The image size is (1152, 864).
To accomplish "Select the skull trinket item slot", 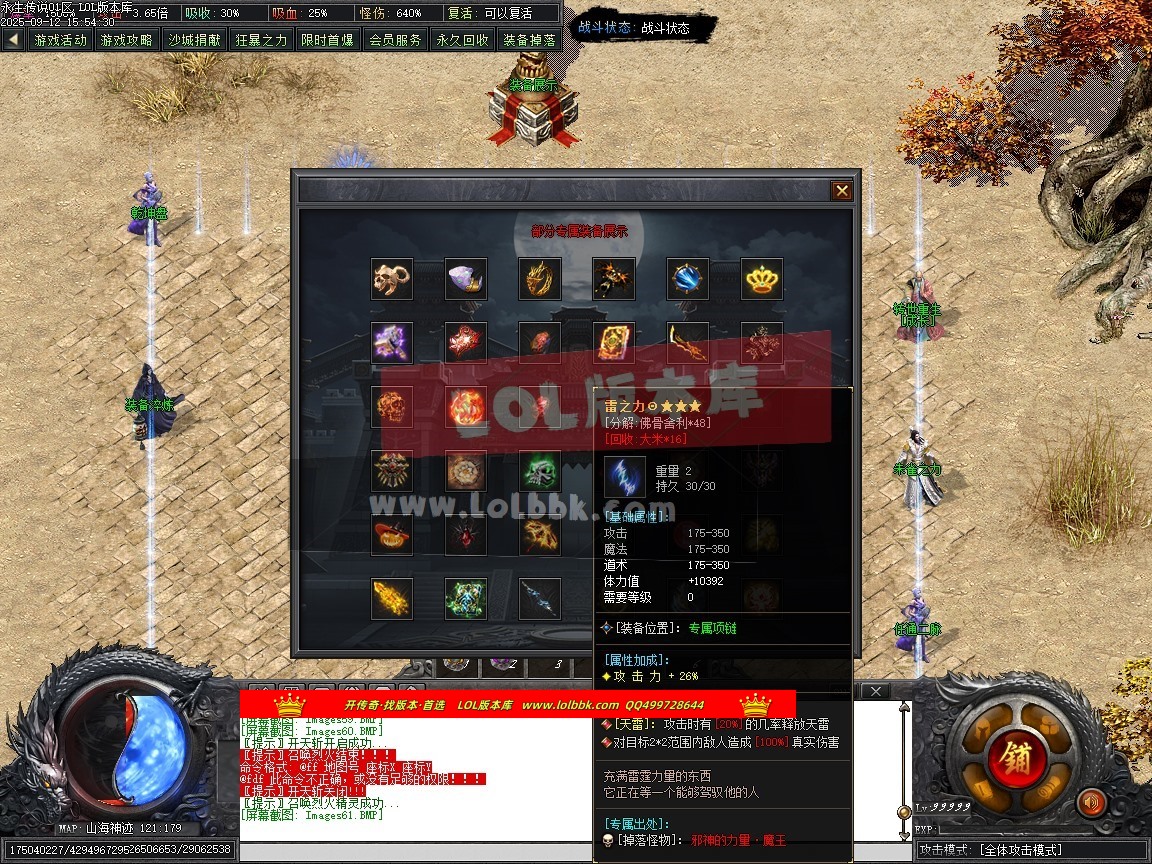I will (x=392, y=279).
